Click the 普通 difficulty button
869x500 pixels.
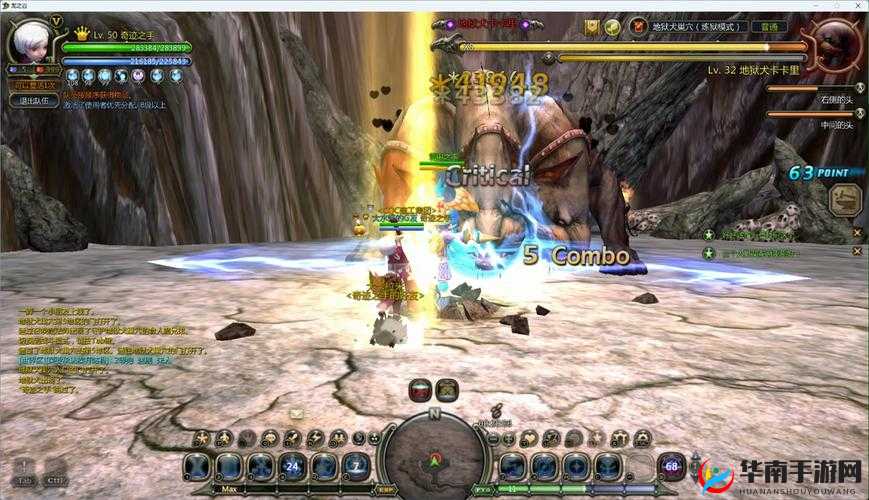[x=769, y=27]
